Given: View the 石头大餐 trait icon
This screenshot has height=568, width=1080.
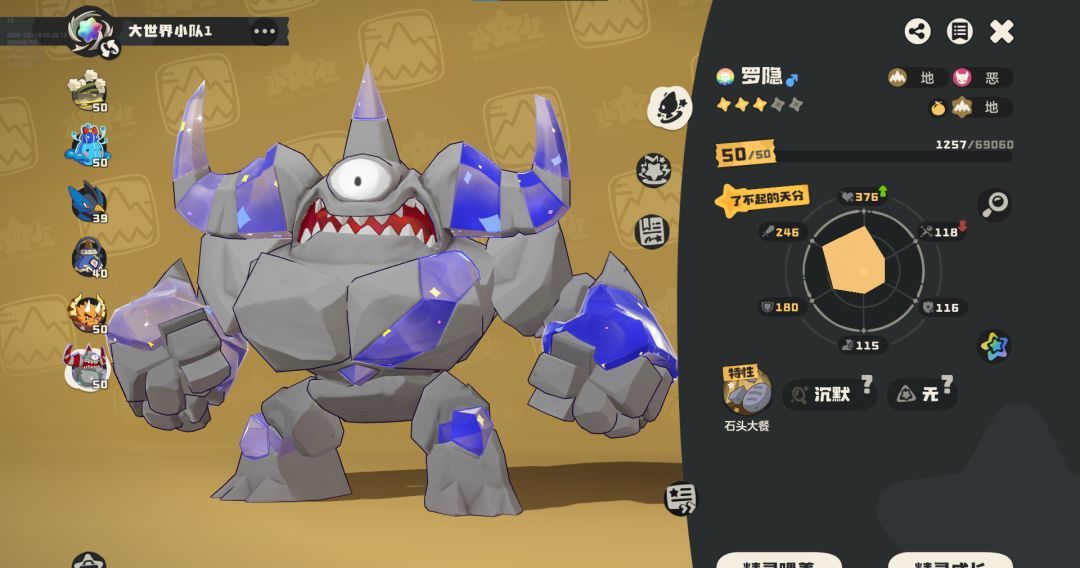Looking at the screenshot, I should [747, 391].
